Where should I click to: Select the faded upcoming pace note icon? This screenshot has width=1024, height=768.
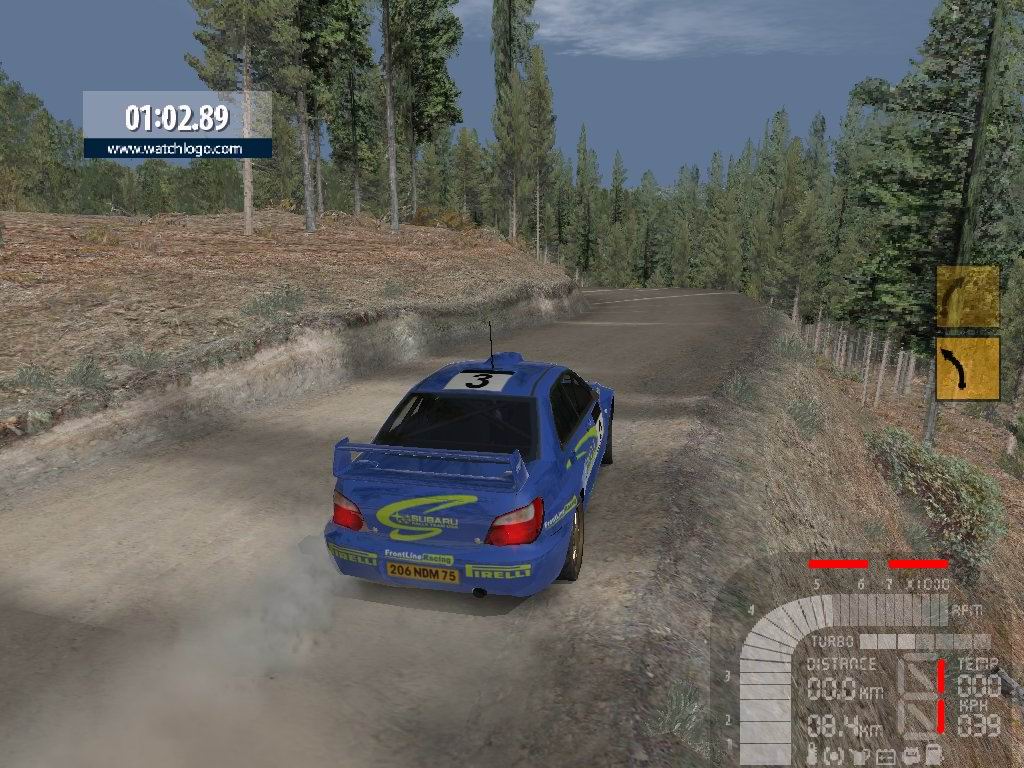[x=967, y=296]
